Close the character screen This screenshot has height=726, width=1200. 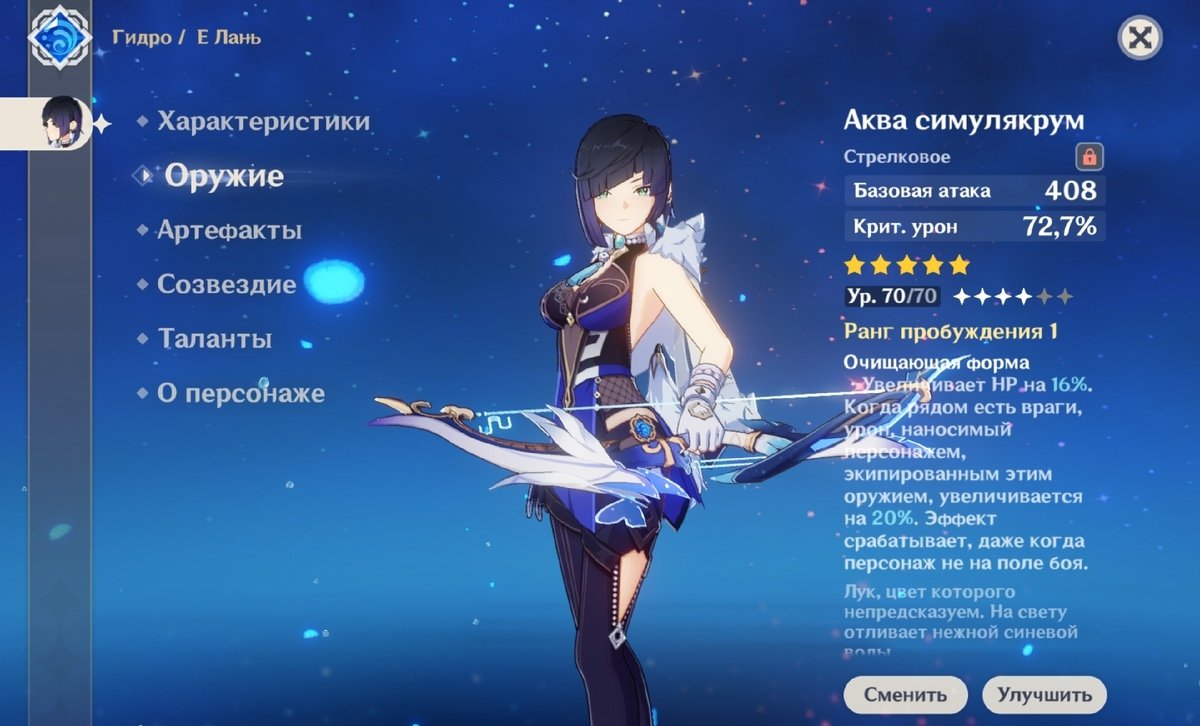(1137, 38)
